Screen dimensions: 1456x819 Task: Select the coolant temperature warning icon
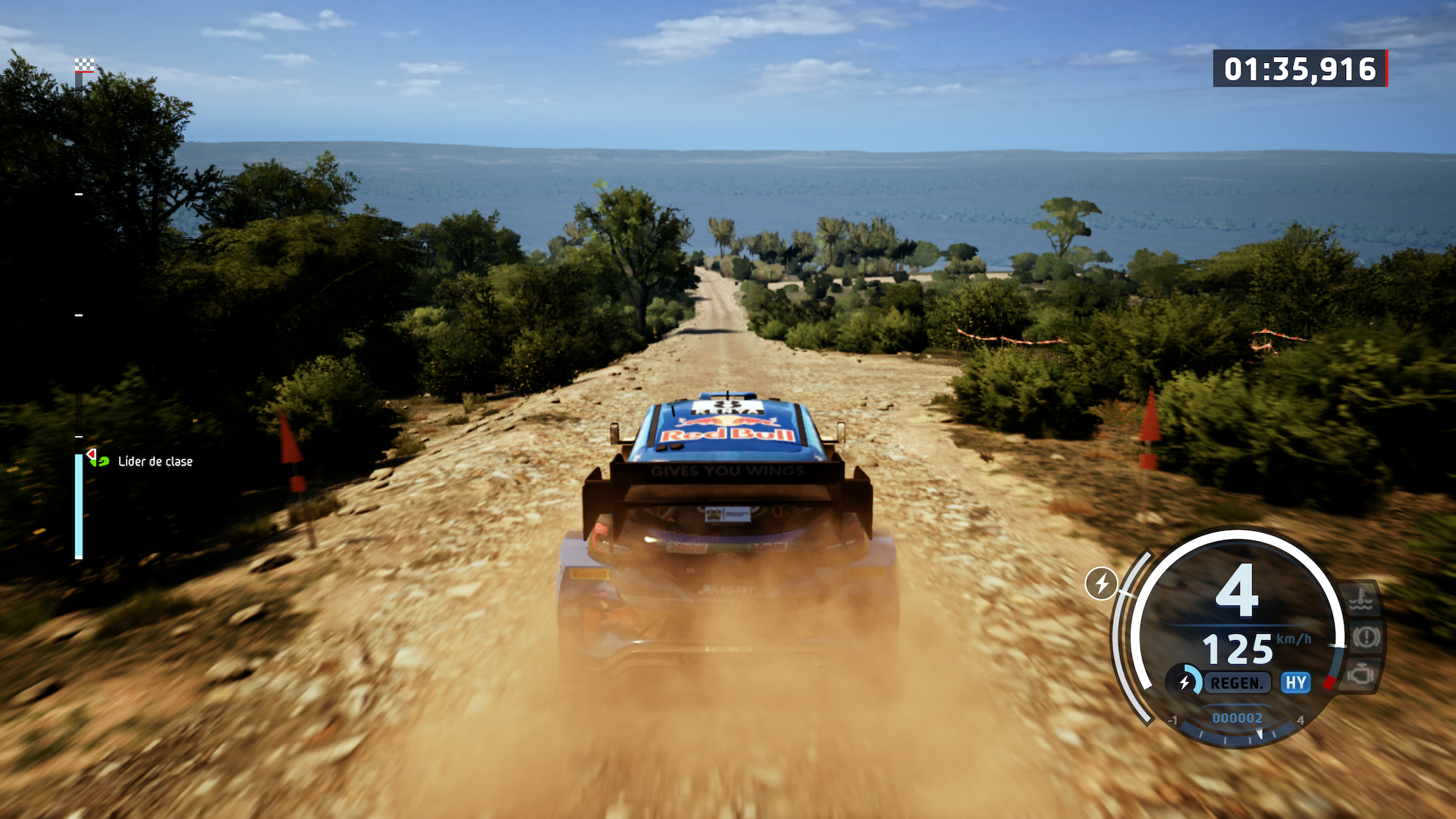(x=1360, y=600)
